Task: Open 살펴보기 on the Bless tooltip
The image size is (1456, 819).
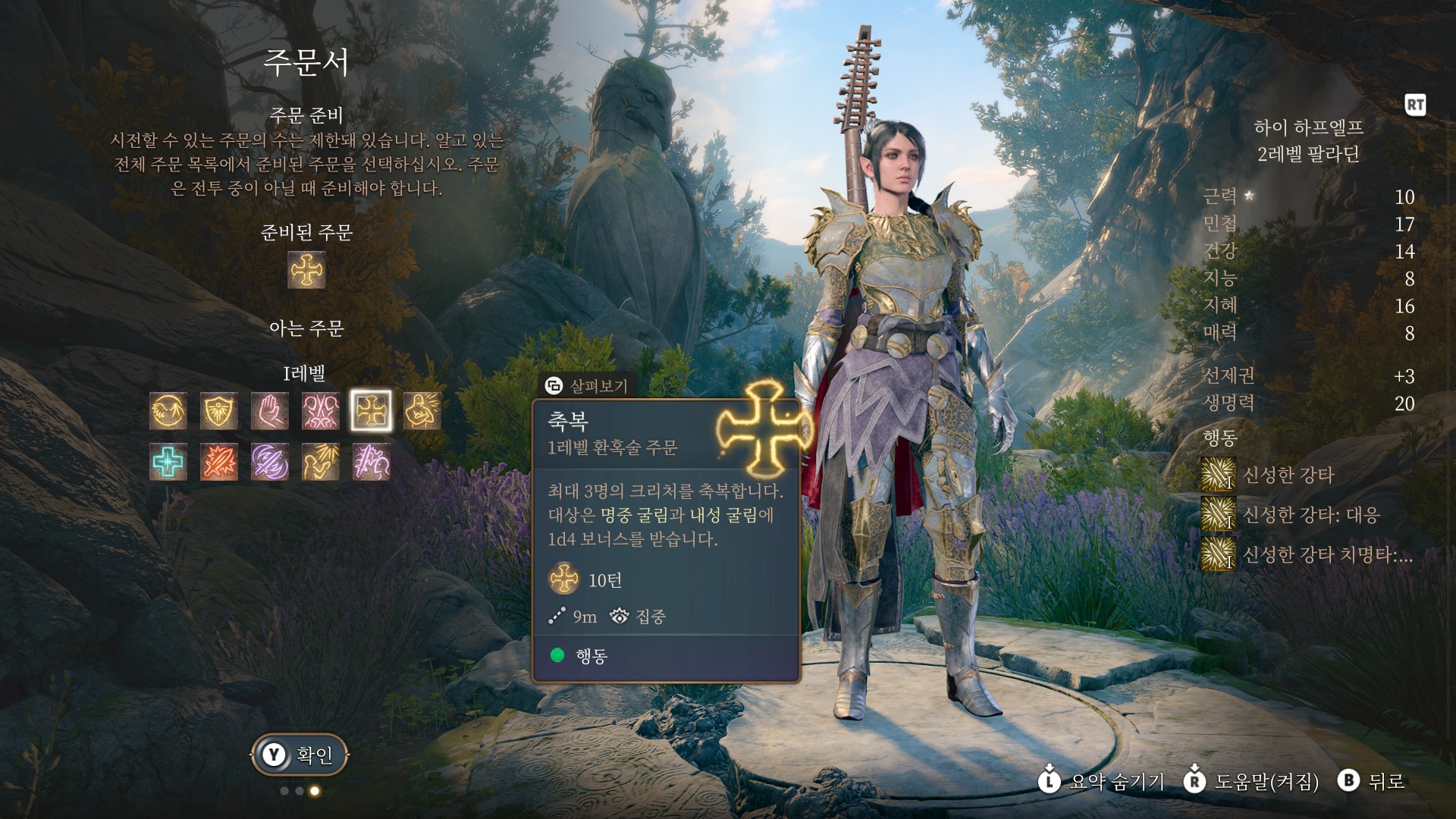Action: 587,386
